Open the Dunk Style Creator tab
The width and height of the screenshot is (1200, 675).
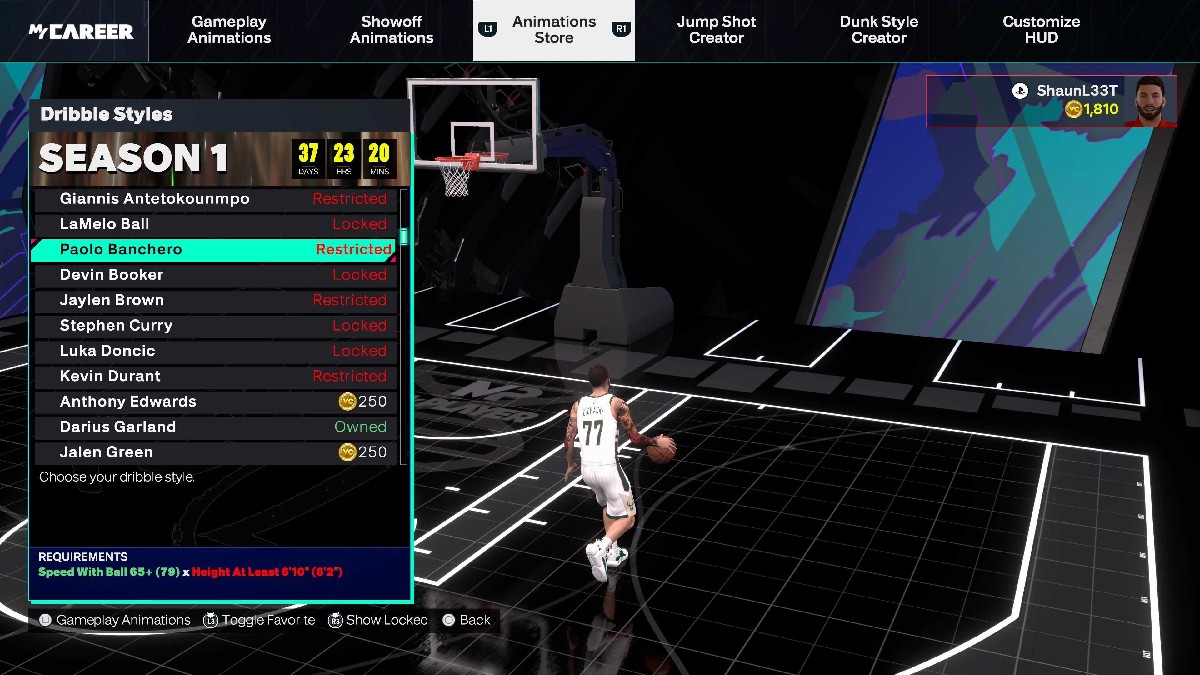coord(878,30)
